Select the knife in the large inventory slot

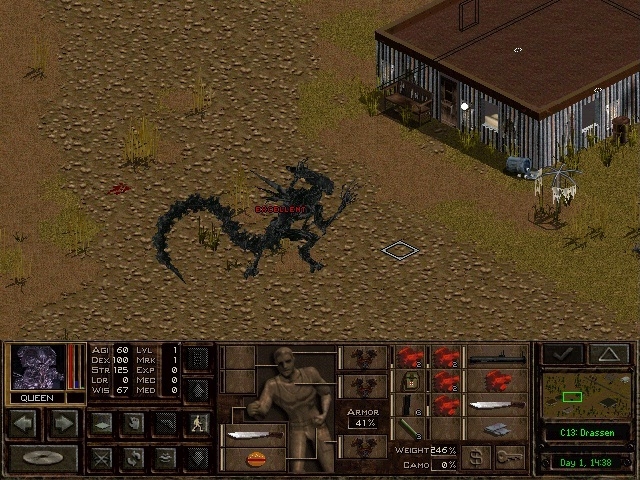499,405
